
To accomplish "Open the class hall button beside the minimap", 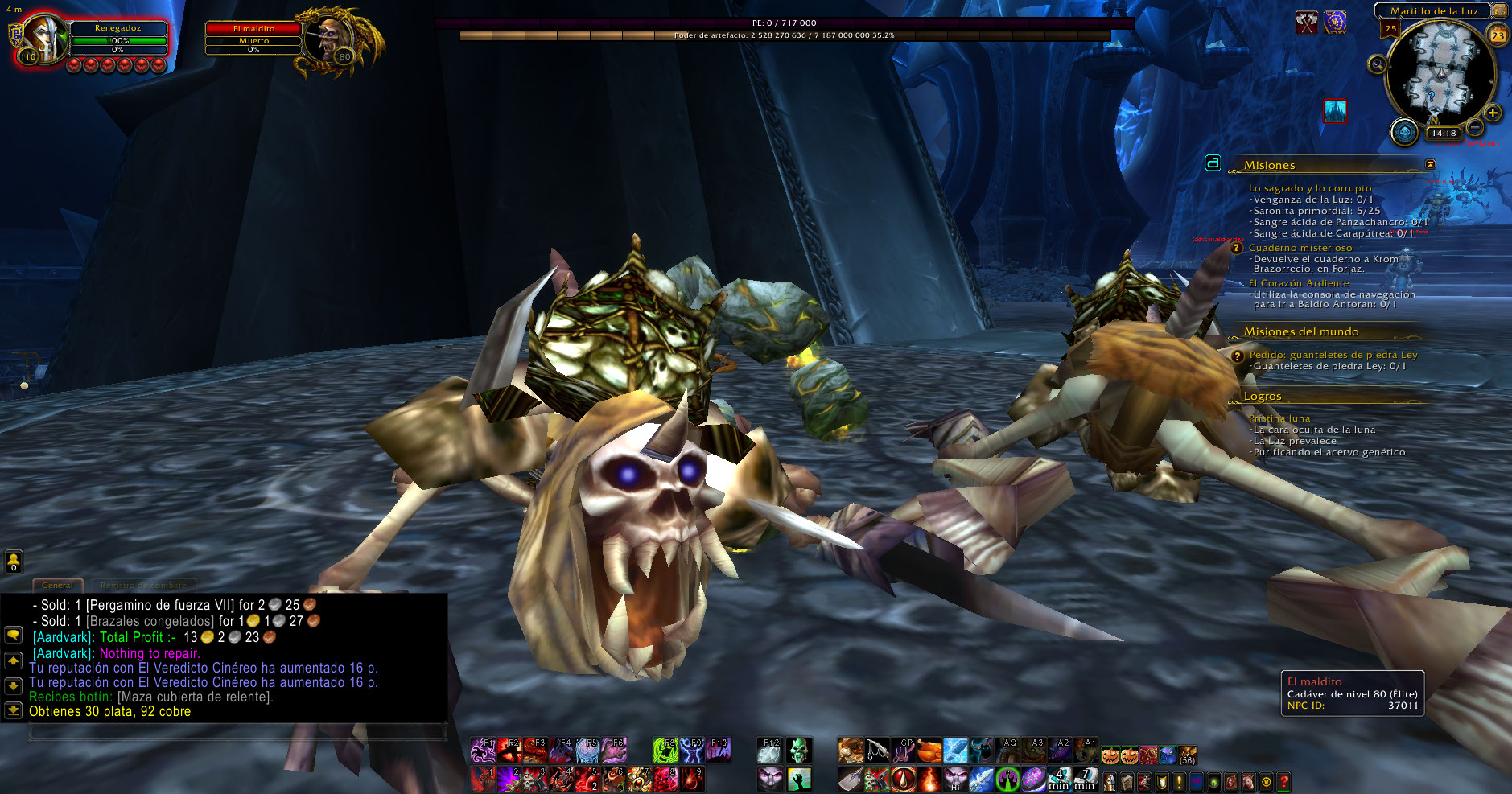I will (1405, 132).
